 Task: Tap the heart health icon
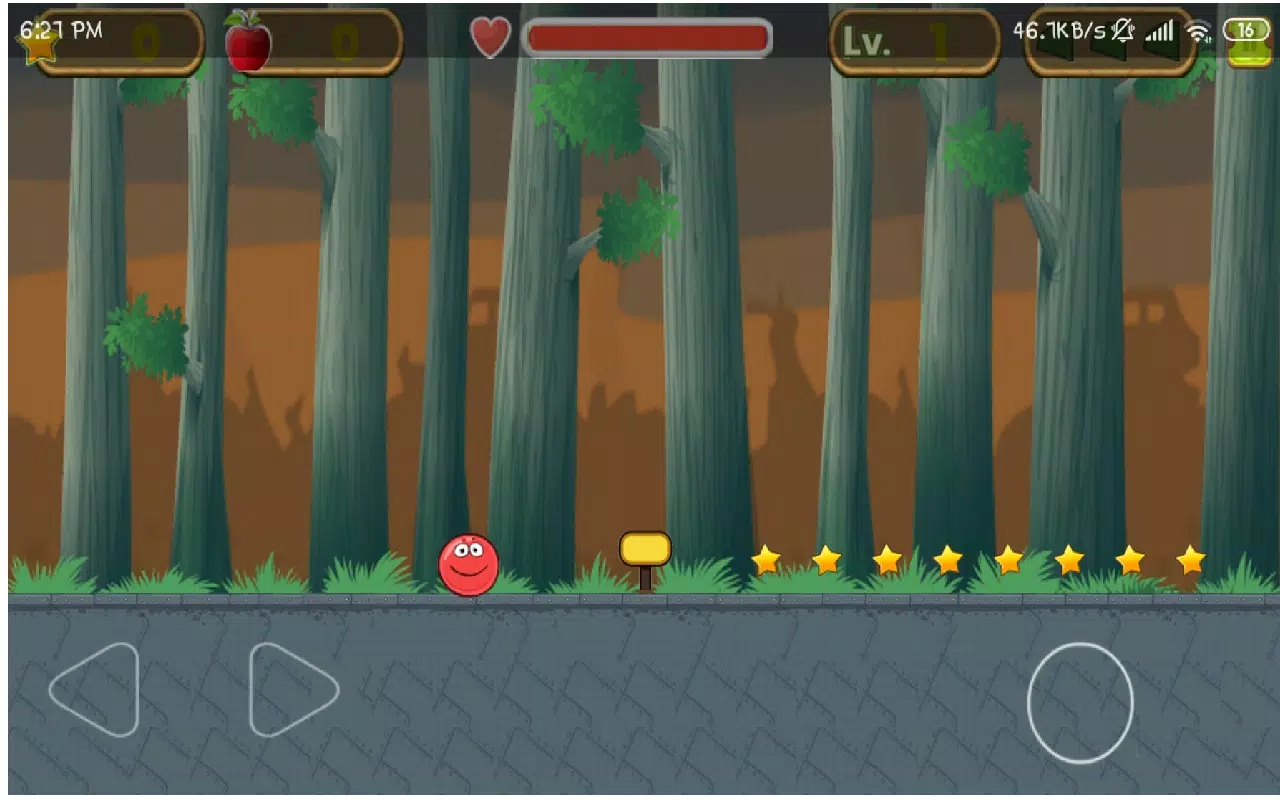[x=489, y=36]
